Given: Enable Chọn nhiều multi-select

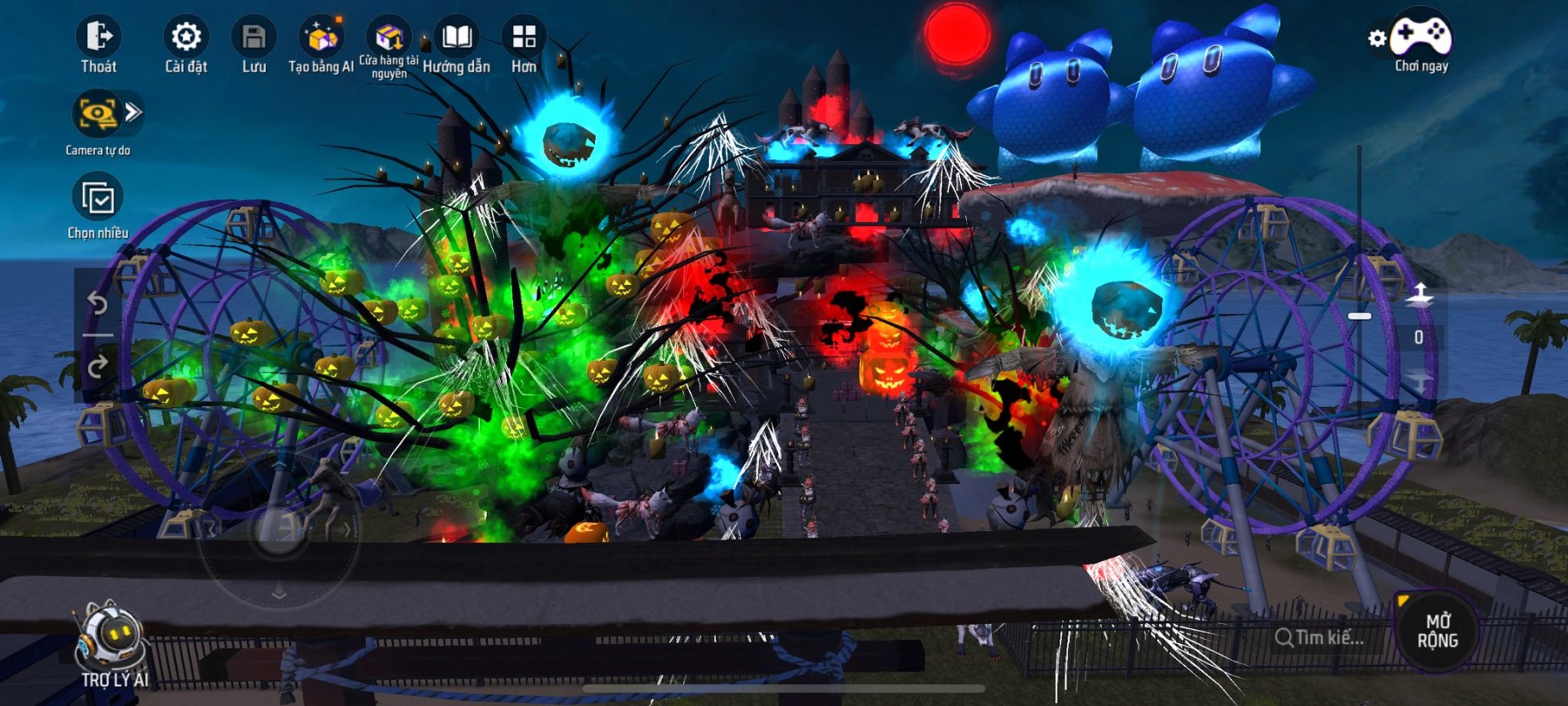Looking at the screenshot, I should pos(98,198).
